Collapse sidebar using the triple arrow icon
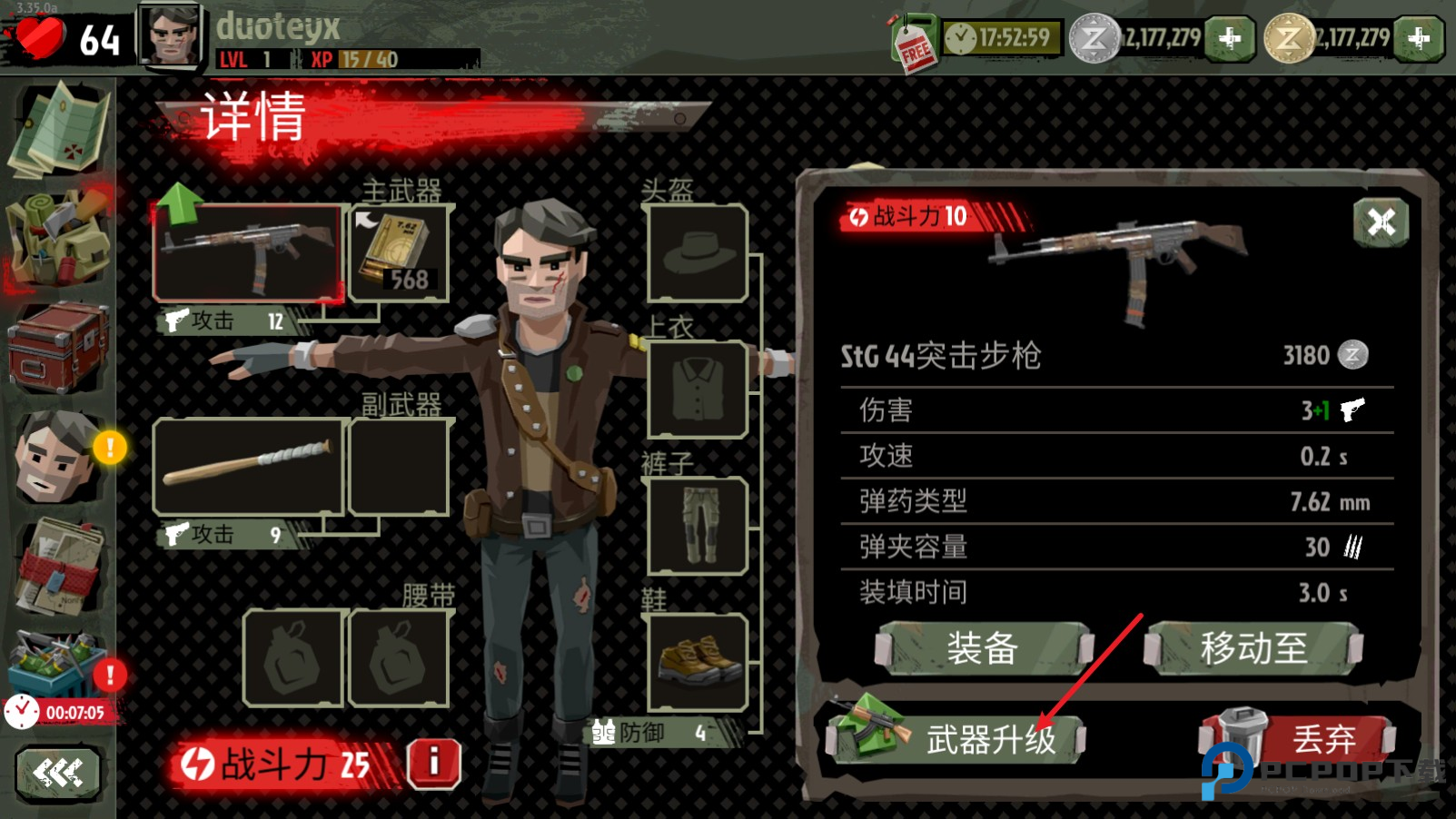 coord(59,770)
